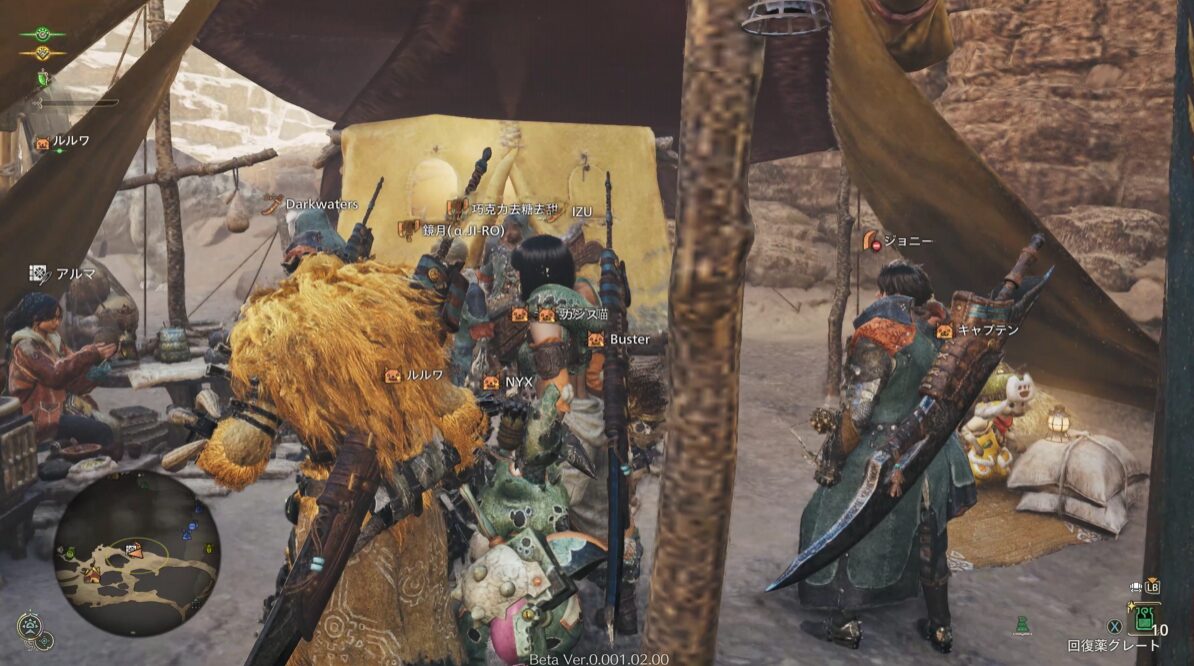The image size is (1194, 666).
Task: Click the キャプテン Palico name label
Action: point(988,329)
